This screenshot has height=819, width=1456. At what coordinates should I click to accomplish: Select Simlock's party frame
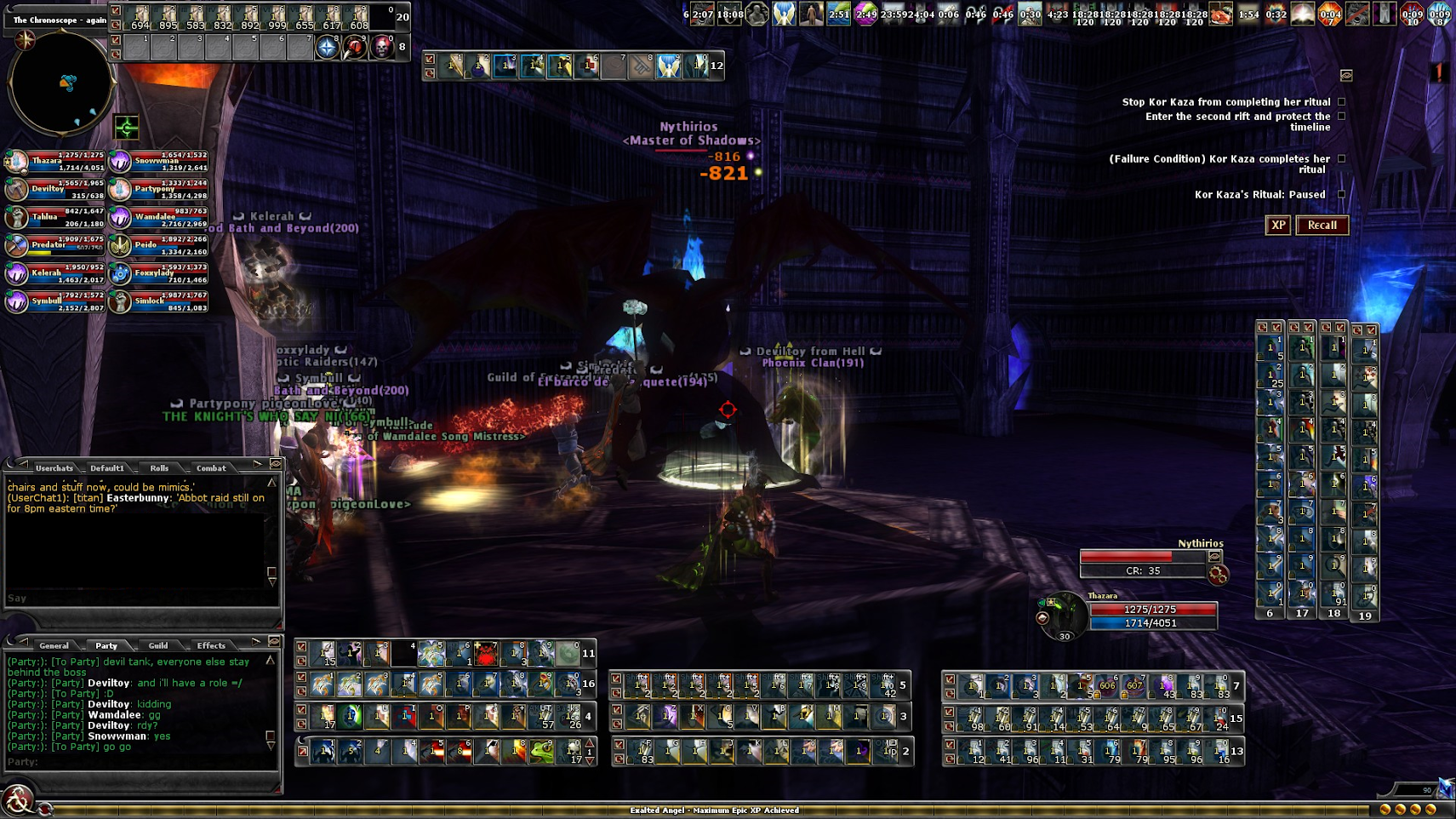click(158, 301)
